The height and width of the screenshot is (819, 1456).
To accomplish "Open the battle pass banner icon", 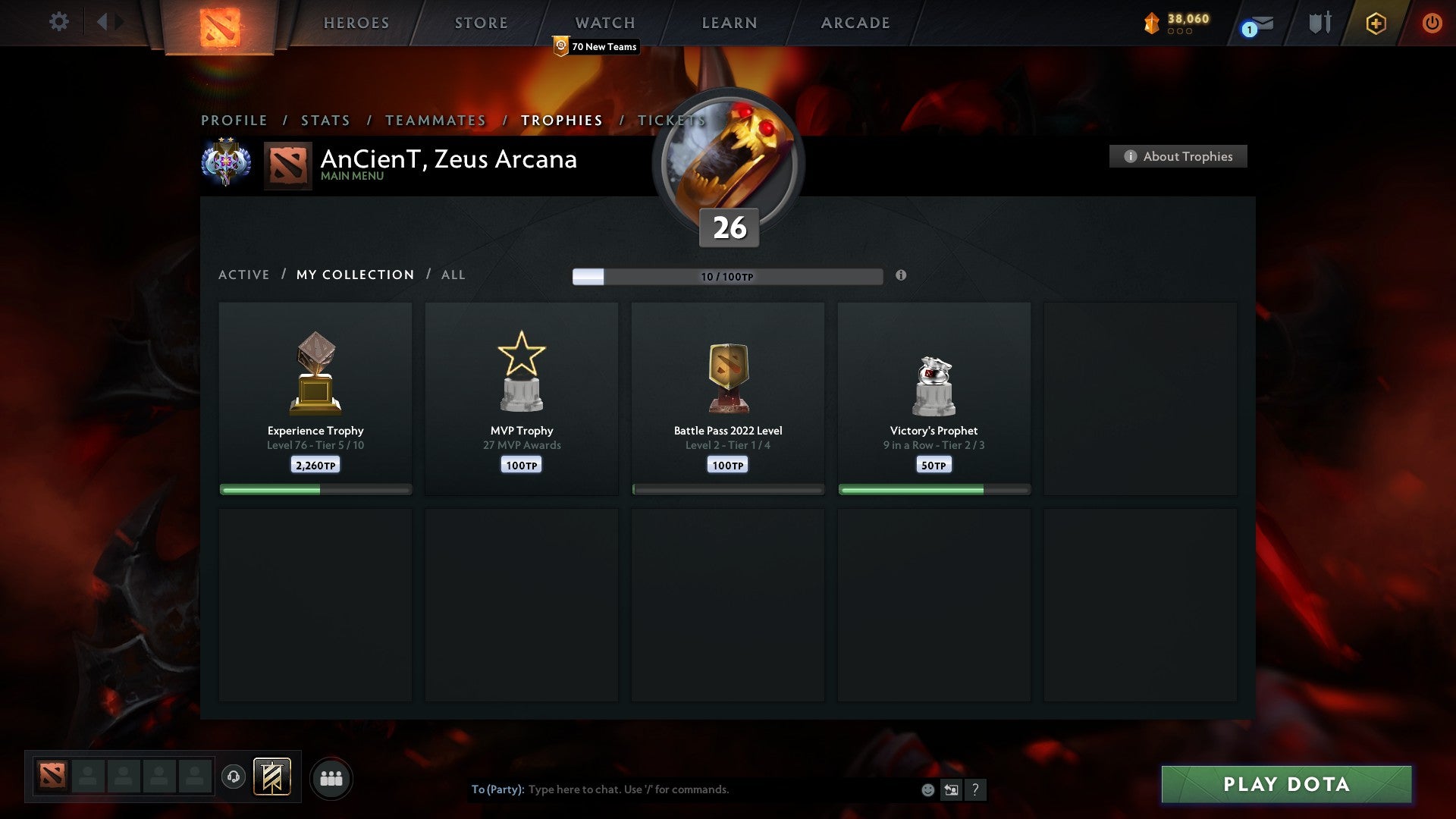I will tap(271, 777).
